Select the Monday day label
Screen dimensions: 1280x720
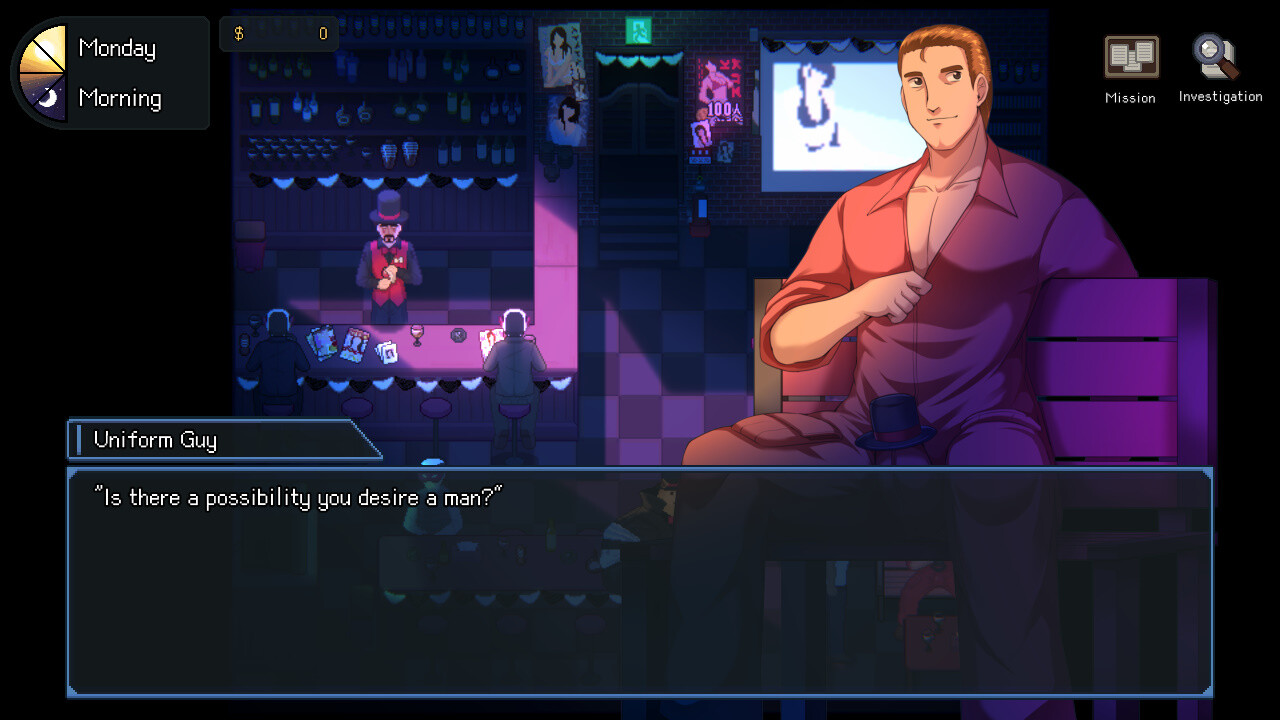pos(117,47)
